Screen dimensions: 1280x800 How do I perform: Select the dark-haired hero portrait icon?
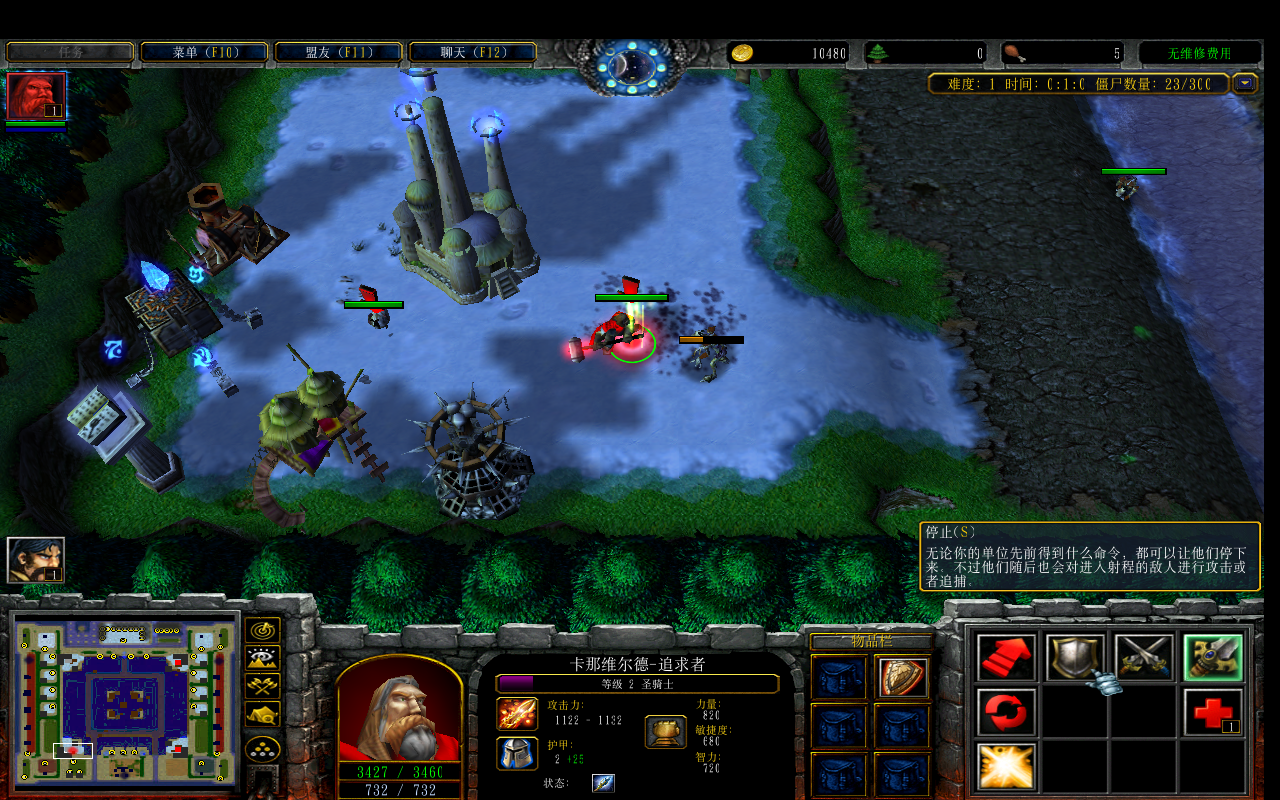point(36,560)
